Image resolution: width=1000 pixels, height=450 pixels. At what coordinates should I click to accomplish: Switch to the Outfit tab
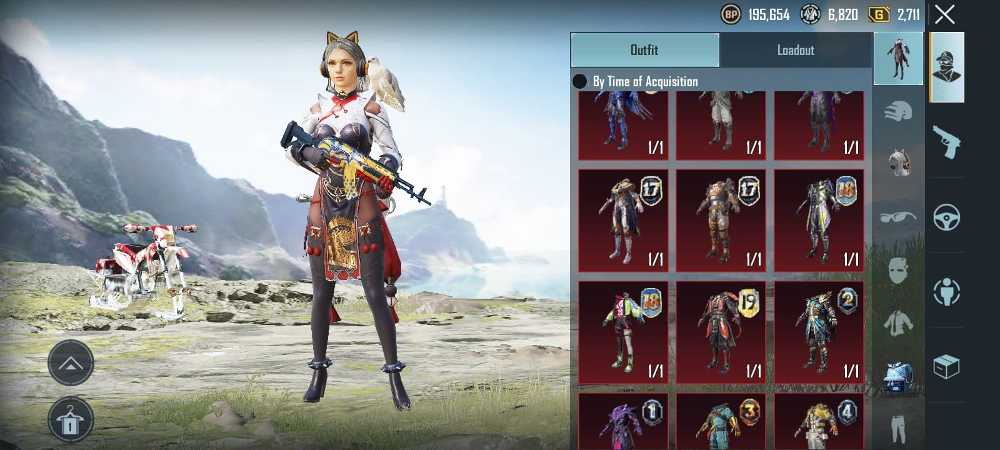click(x=644, y=50)
